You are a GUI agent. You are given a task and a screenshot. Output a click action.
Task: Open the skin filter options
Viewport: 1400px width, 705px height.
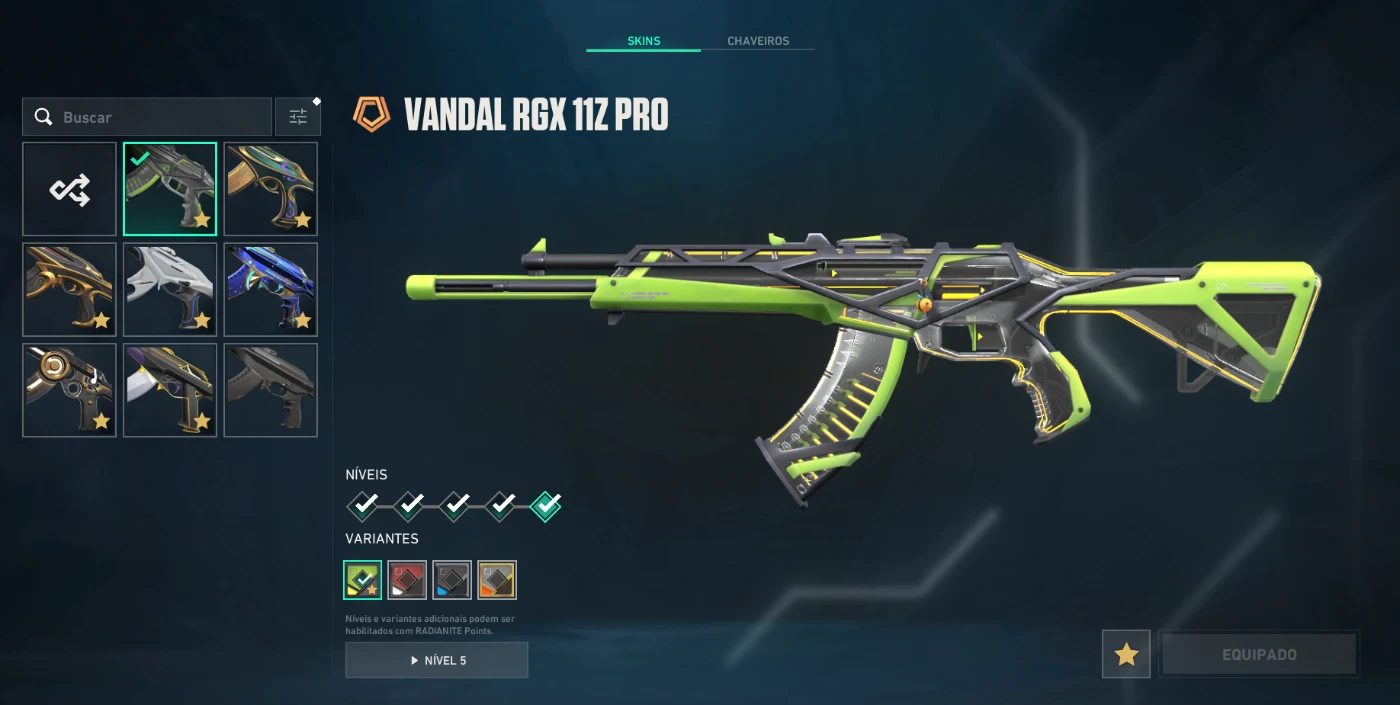point(298,117)
